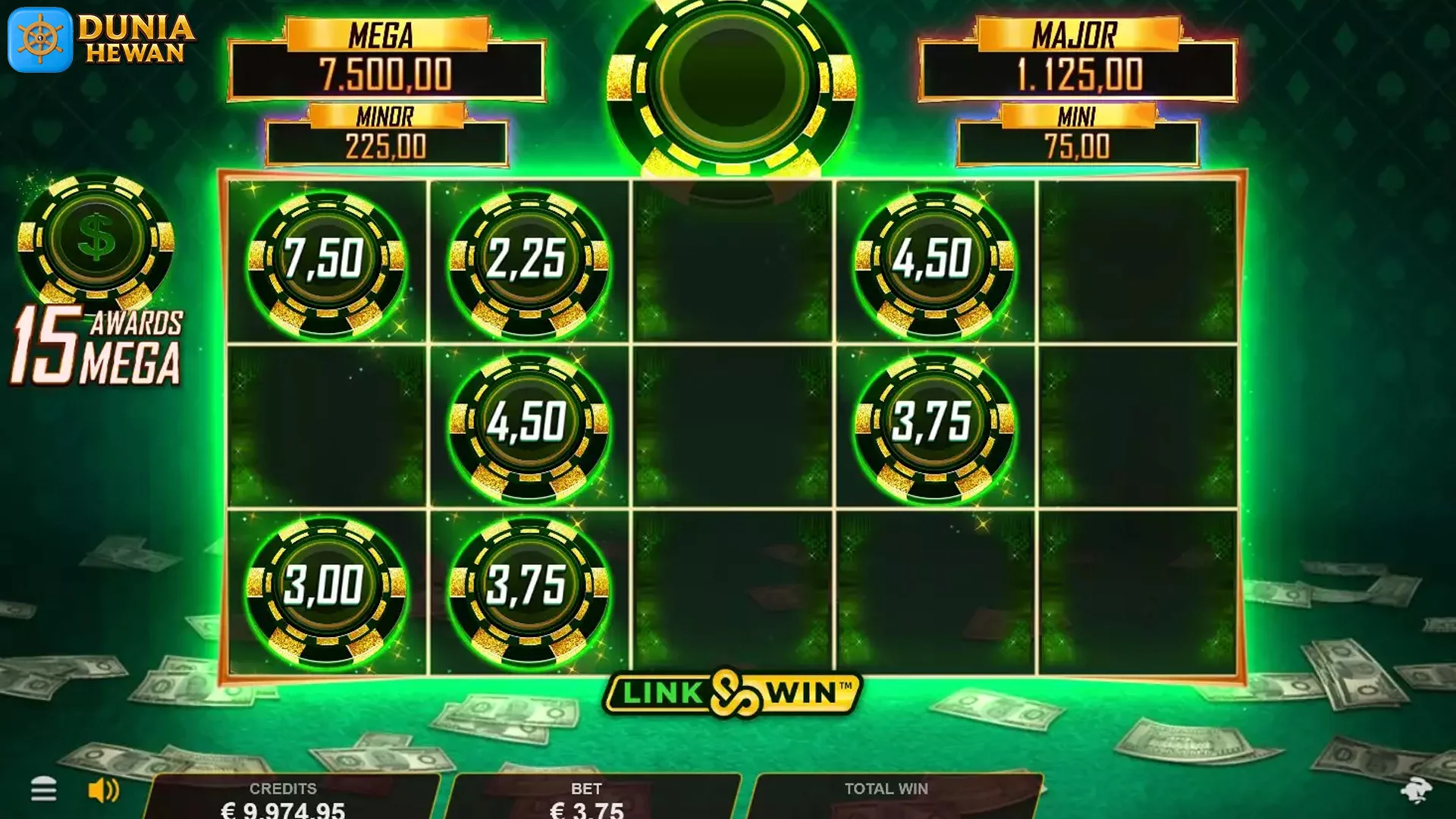The width and height of the screenshot is (1456, 819).
Task: Open the hamburger game menu
Action: pos(45,789)
